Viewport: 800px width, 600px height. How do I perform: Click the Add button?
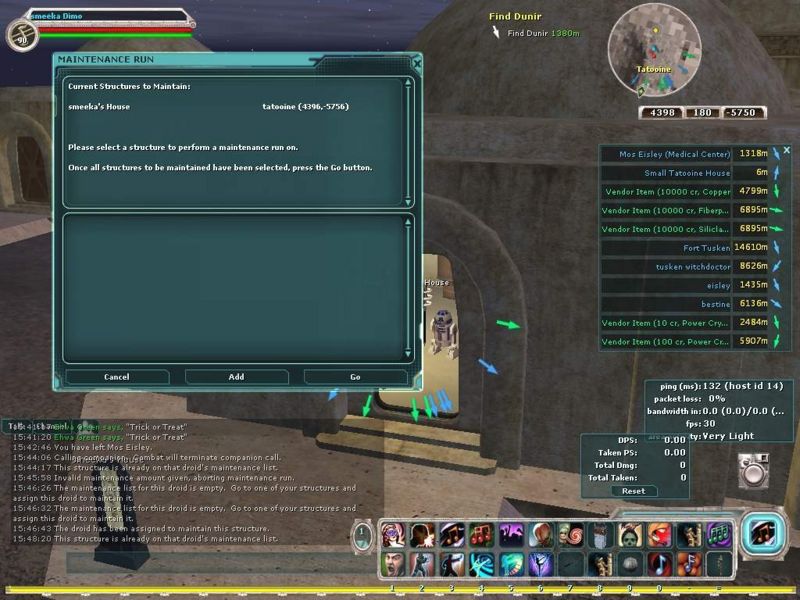pos(236,377)
